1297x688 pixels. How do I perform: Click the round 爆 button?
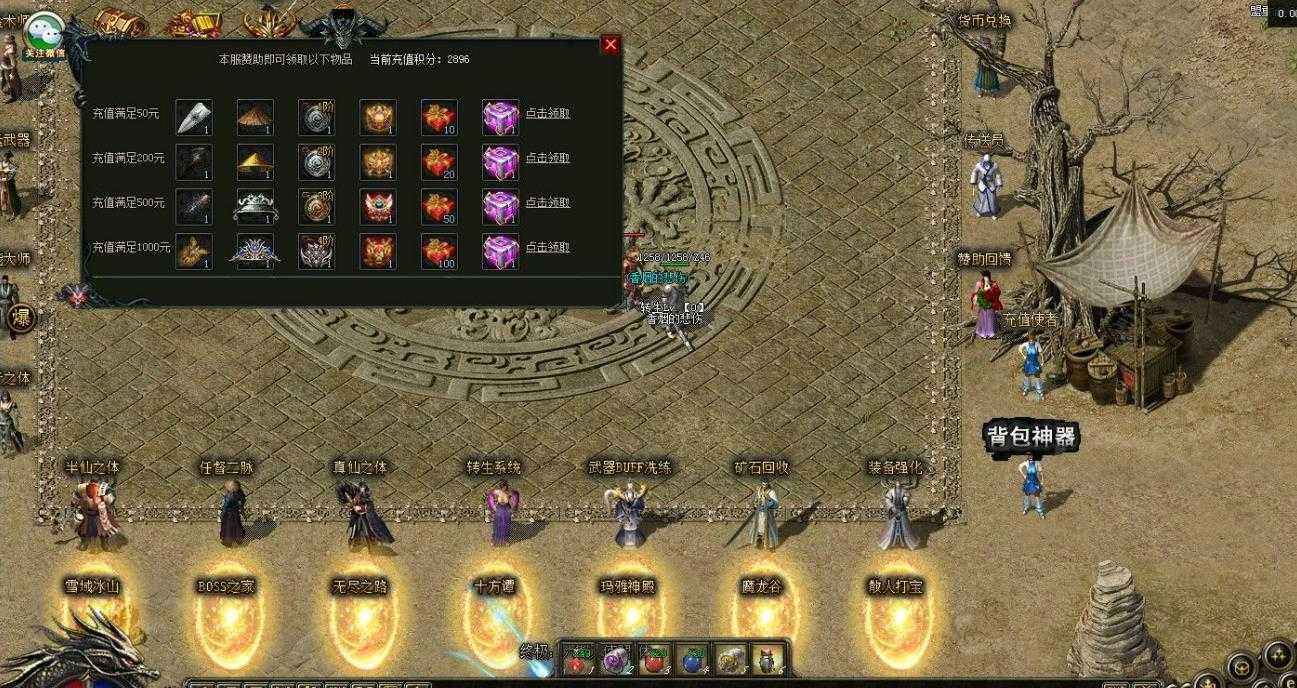pos(21,318)
